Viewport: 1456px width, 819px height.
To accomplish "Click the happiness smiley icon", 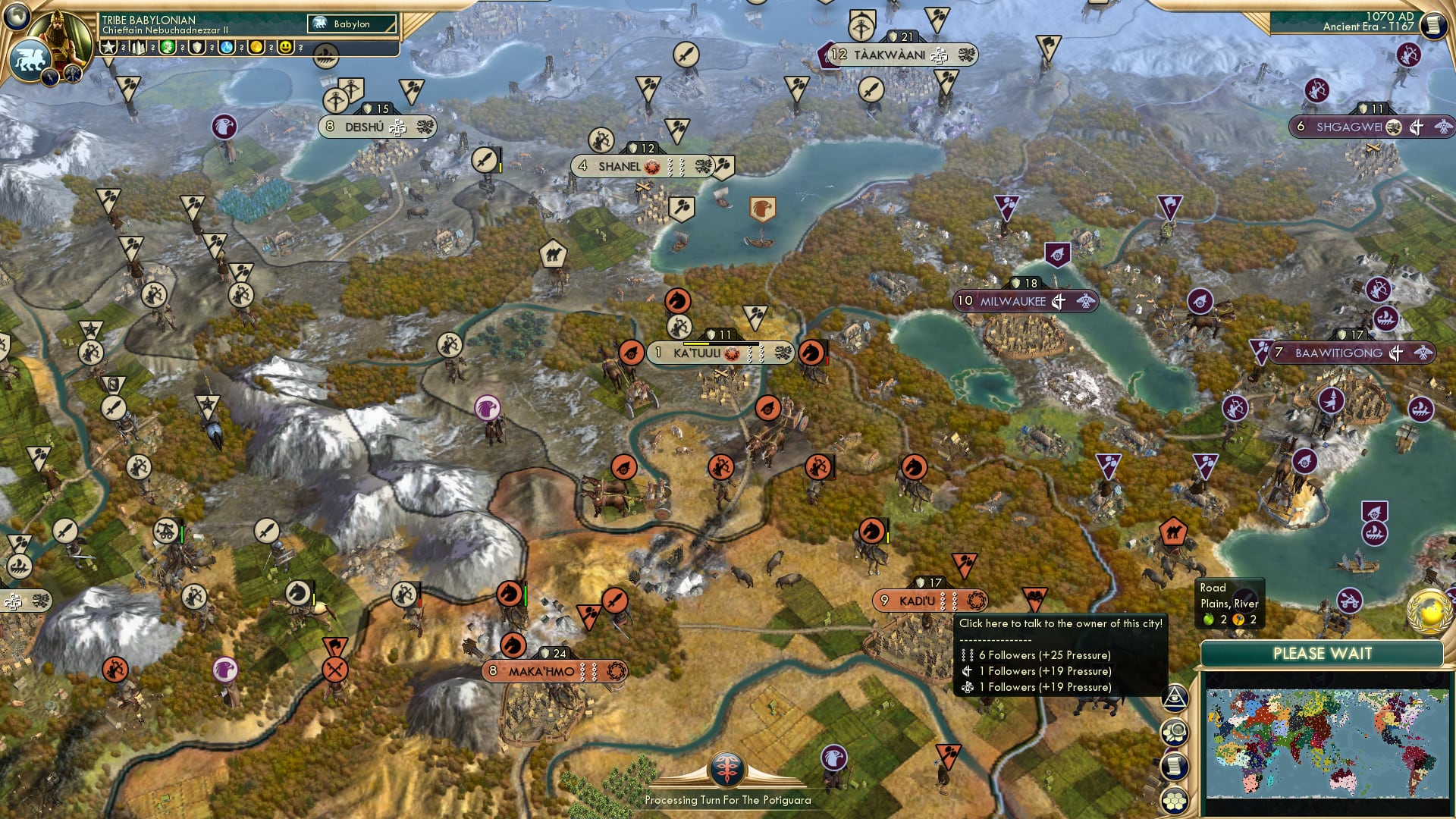I will (x=285, y=47).
